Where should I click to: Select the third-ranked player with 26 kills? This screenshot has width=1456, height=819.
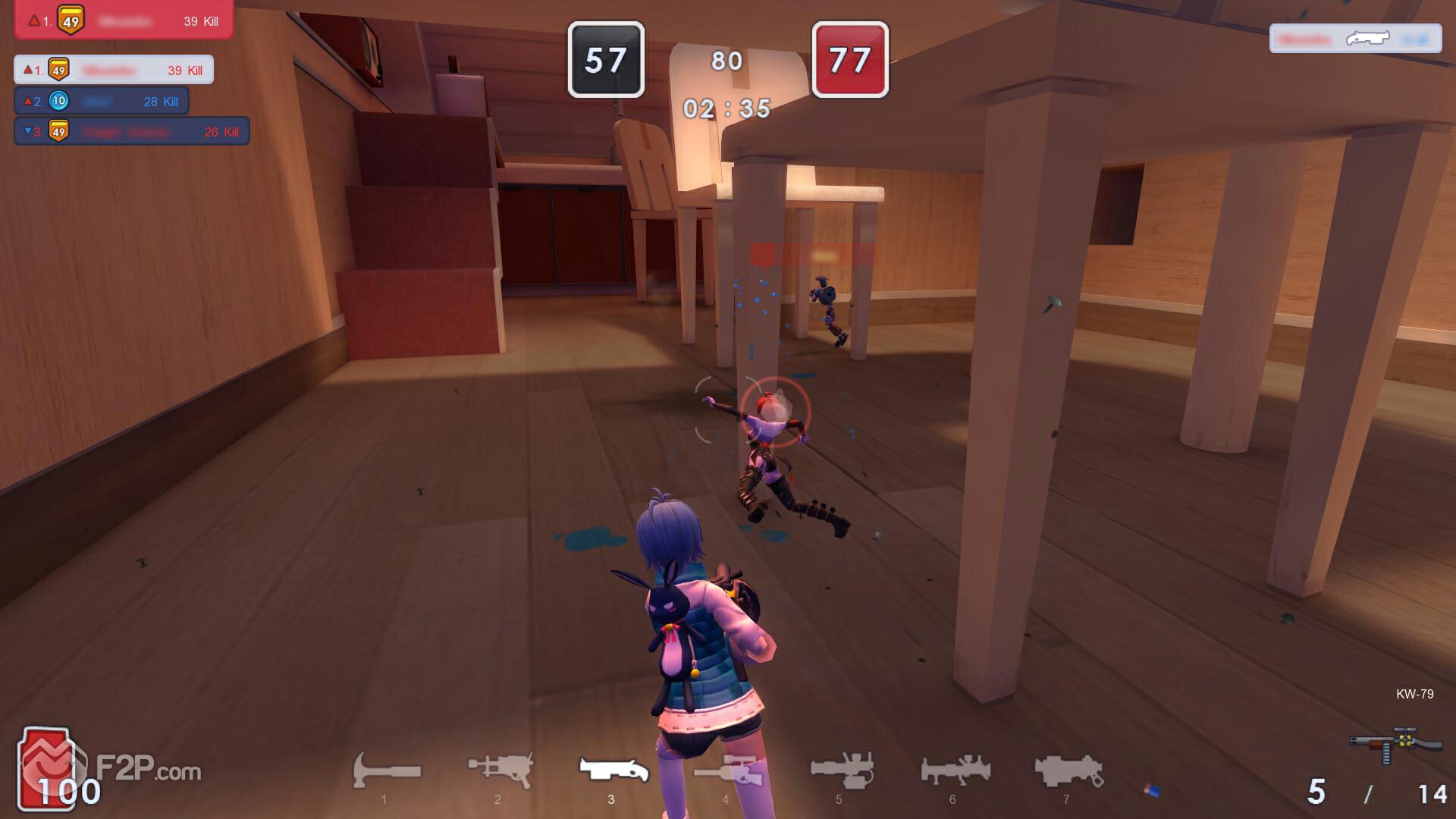click(x=132, y=131)
